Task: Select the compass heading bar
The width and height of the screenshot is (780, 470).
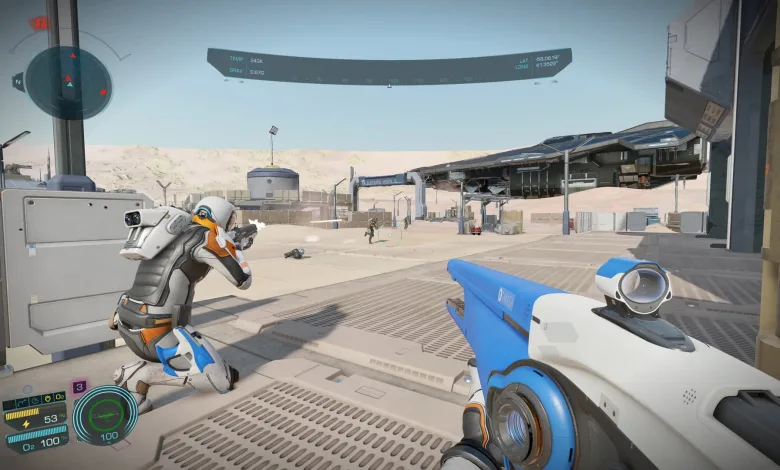Action: pos(389,66)
